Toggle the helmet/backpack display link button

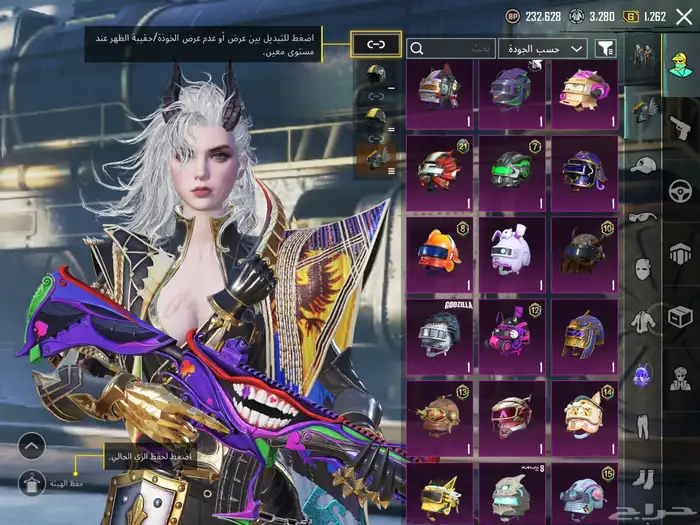click(376, 44)
